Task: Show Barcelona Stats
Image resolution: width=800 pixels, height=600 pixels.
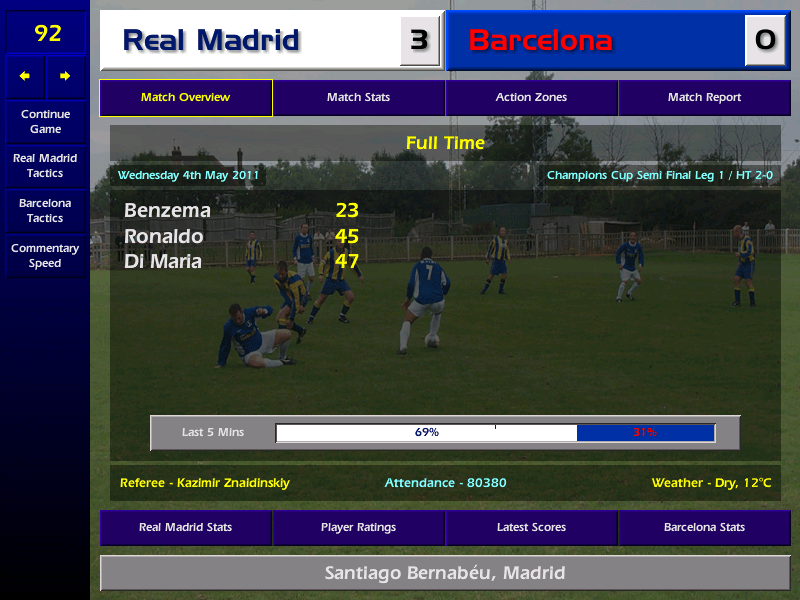Action: tap(704, 527)
